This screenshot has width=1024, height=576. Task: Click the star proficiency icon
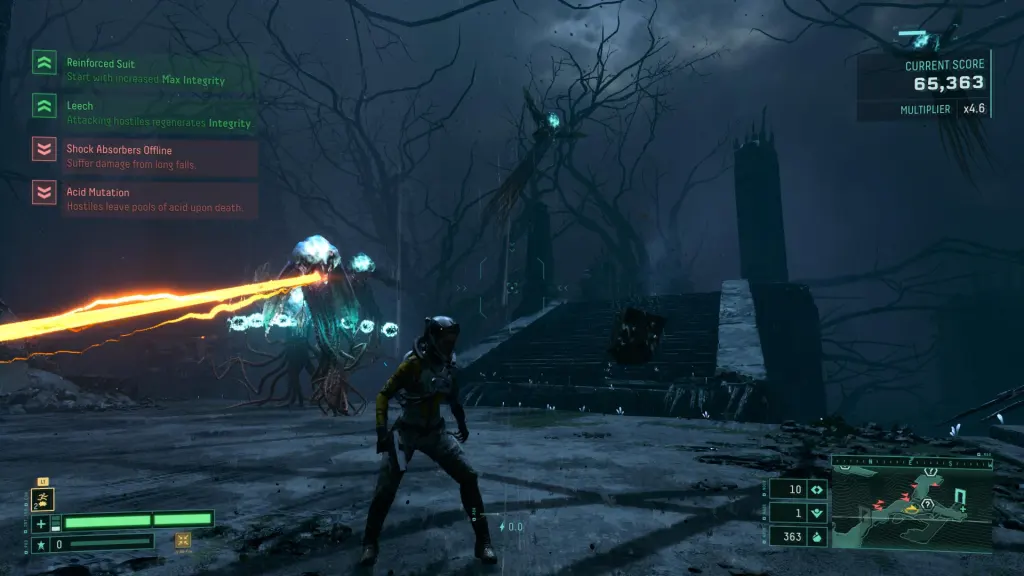pos(41,545)
